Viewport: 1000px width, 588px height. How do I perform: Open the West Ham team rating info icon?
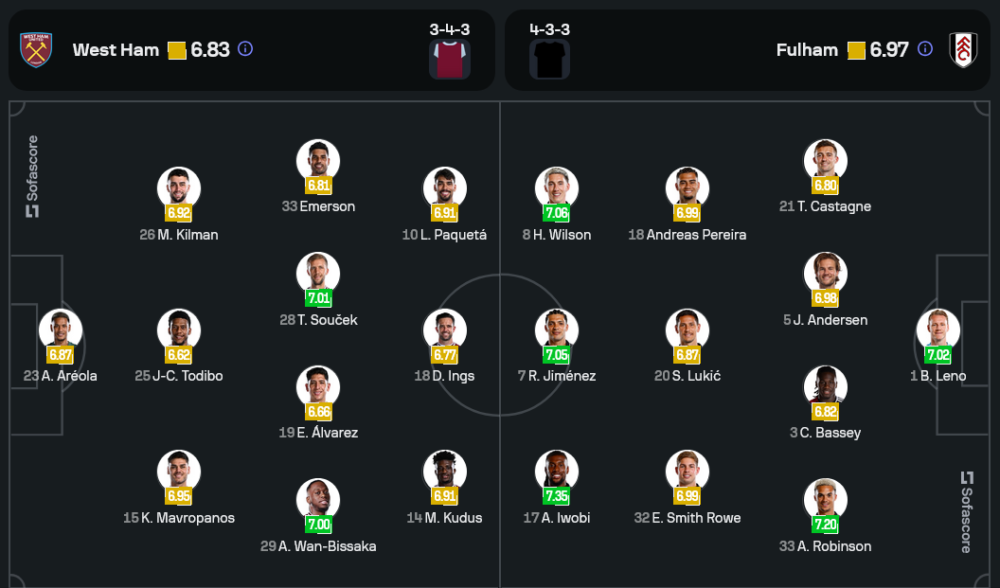coord(245,49)
